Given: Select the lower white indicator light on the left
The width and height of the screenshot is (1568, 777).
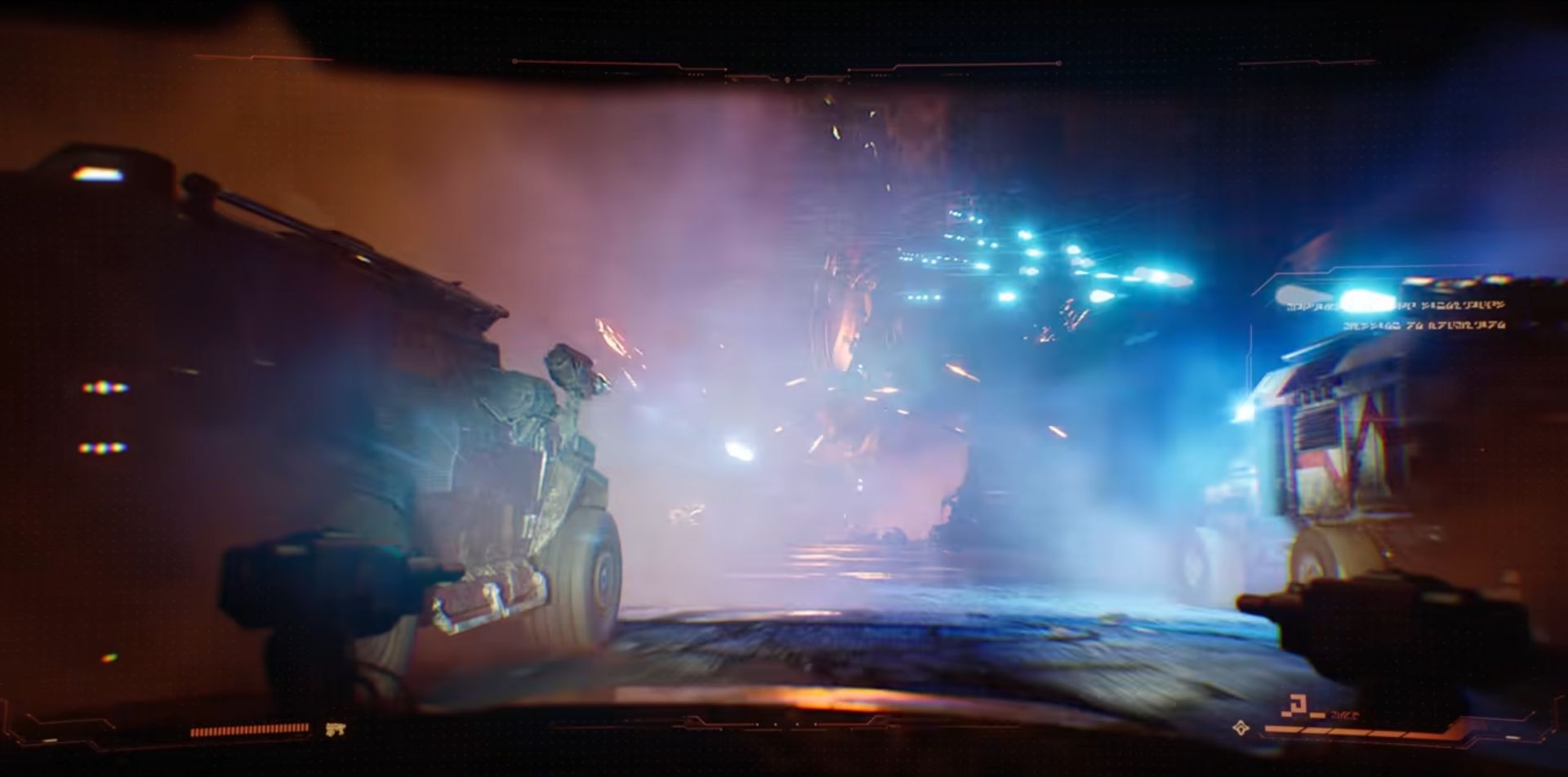Looking at the screenshot, I should click(102, 448).
